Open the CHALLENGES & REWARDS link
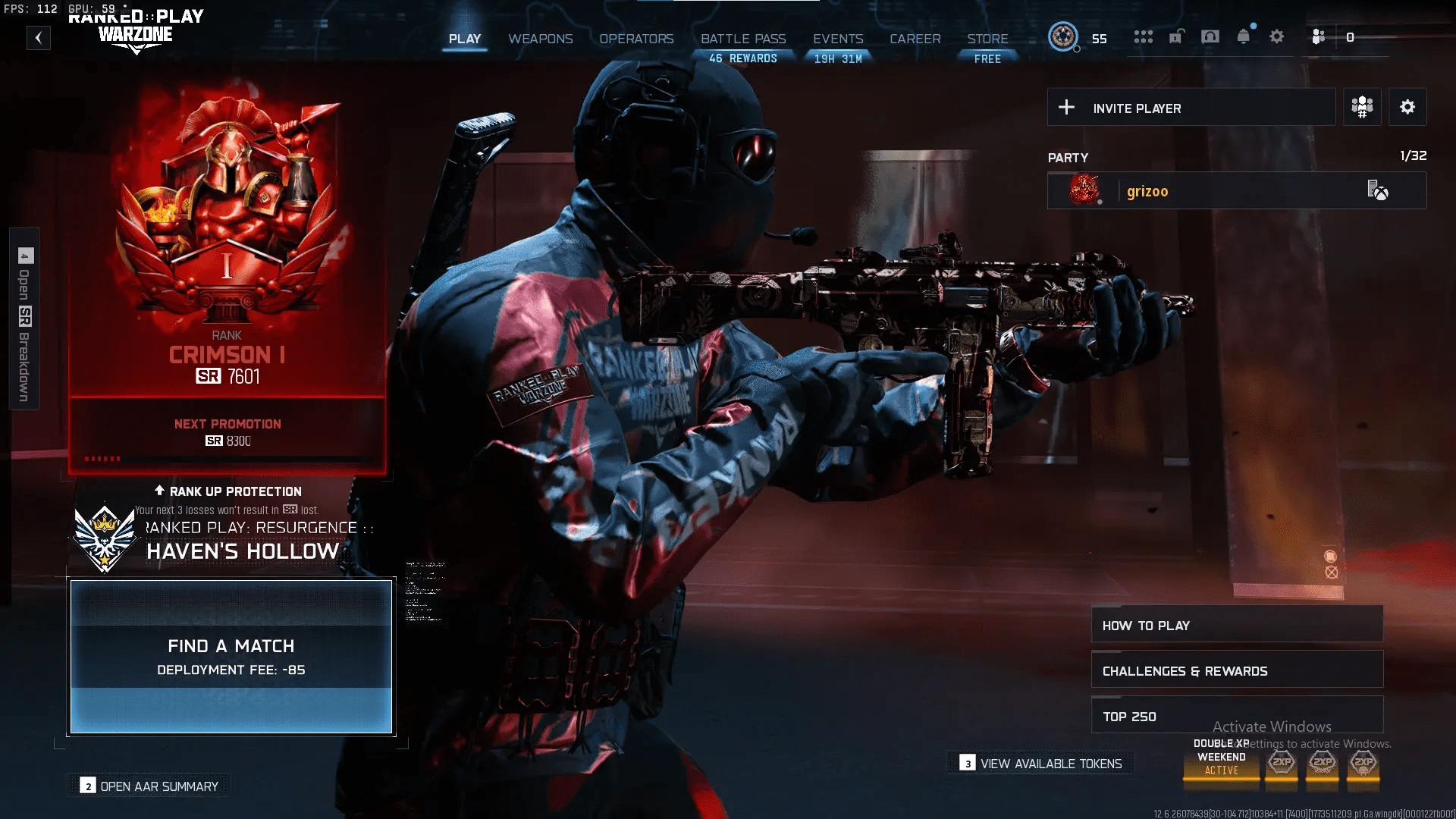The width and height of the screenshot is (1456, 819). point(1237,670)
